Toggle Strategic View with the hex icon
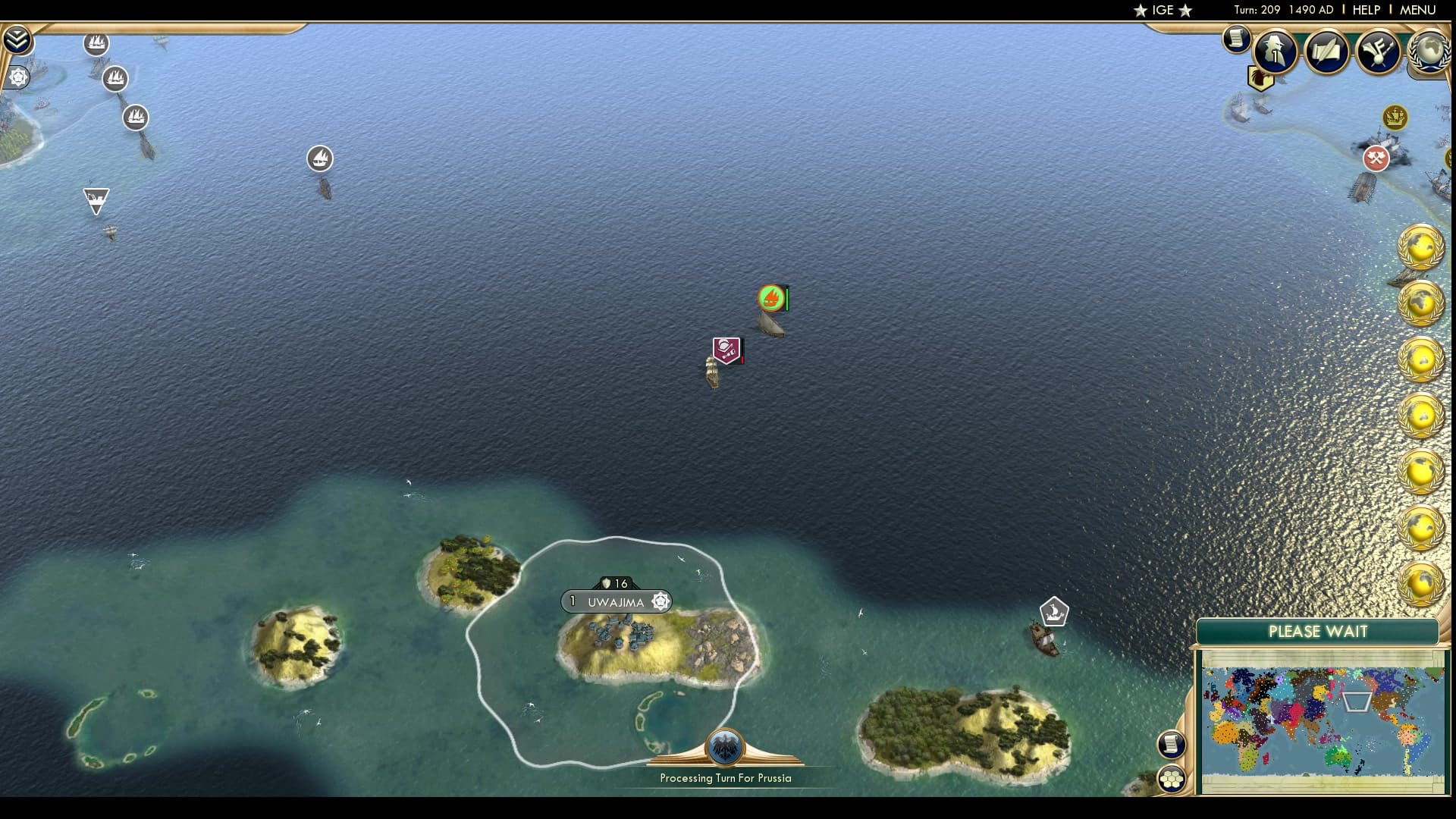This screenshot has width=1456, height=819. [x=1172, y=778]
